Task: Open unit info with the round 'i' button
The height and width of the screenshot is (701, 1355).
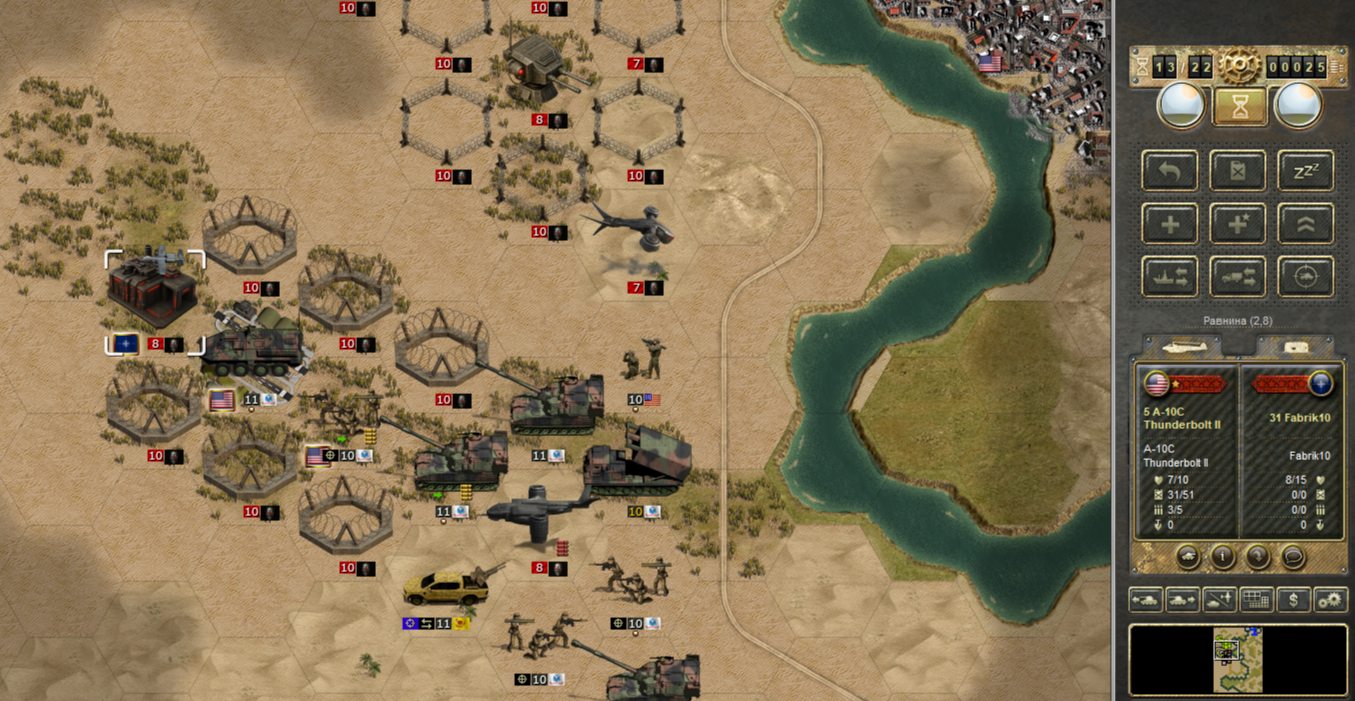Action: pos(1222,556)
